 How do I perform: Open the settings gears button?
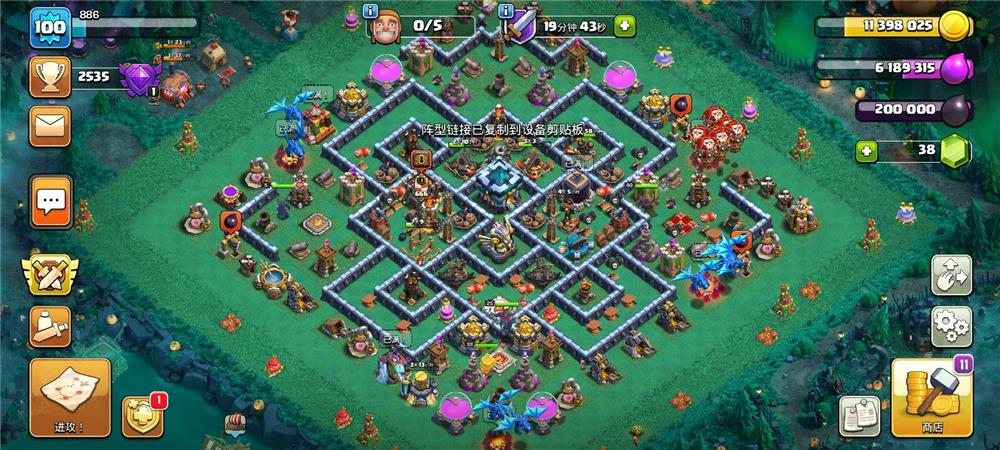tap(951, 326)
